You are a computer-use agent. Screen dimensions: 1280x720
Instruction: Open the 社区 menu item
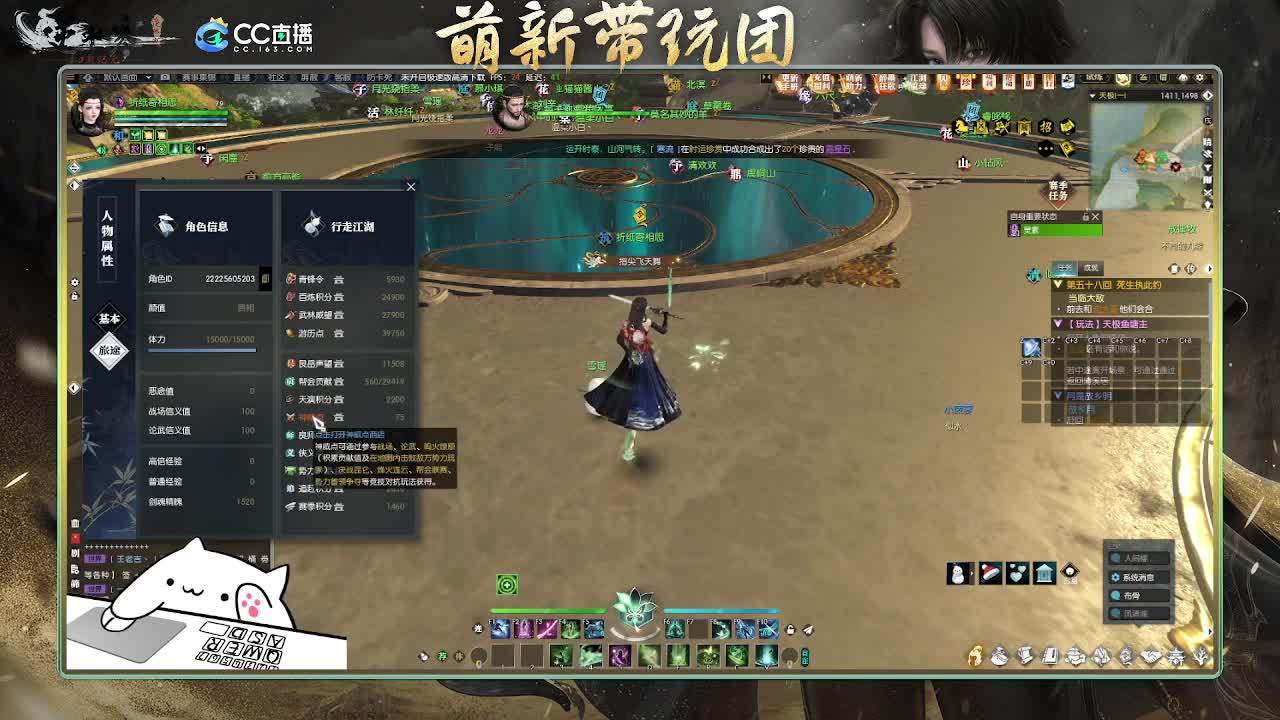click(278, 76)
